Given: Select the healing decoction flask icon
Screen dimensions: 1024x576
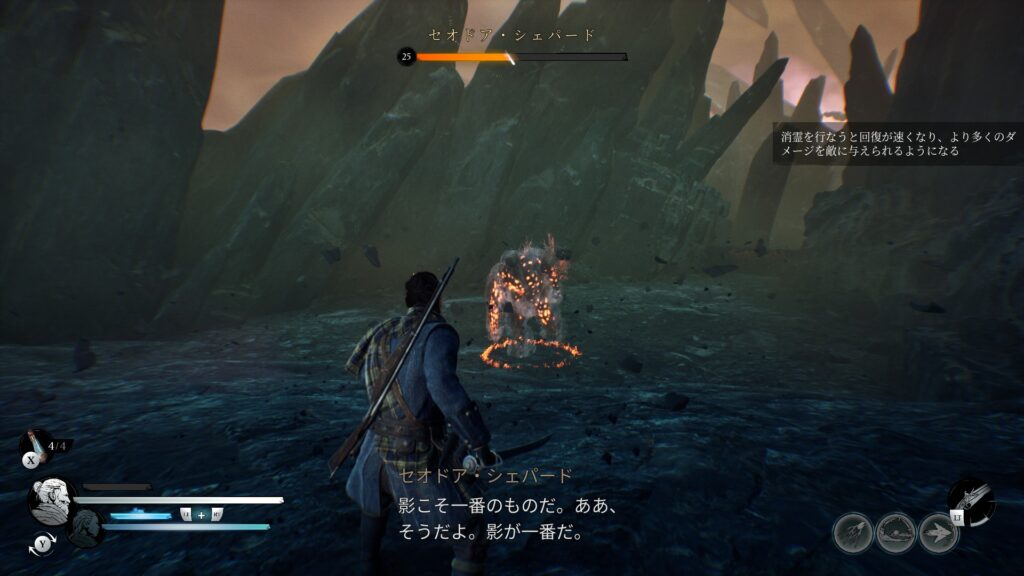Looking at the screenshot, I should click(34, 441).
